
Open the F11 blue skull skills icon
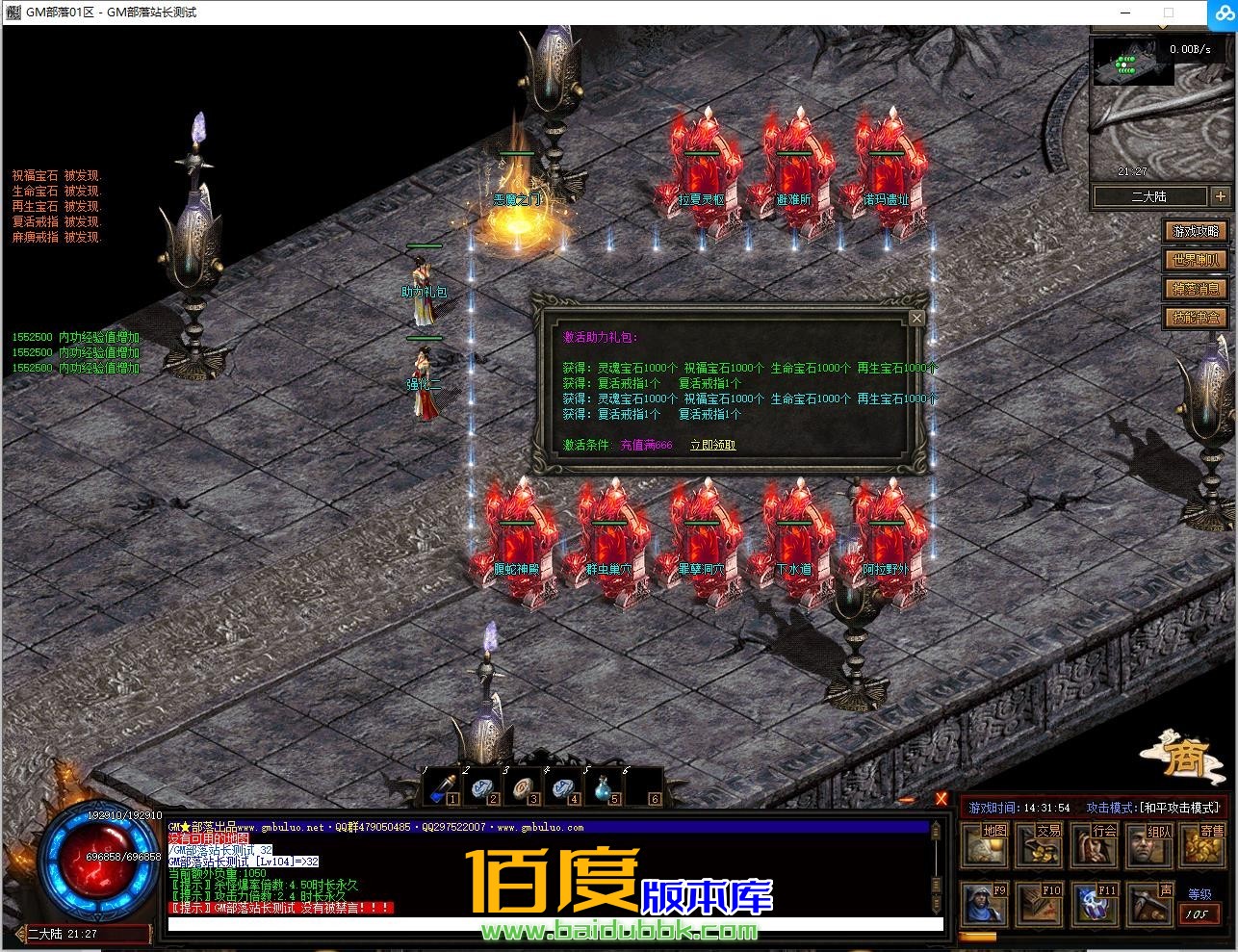point(1096,903)
